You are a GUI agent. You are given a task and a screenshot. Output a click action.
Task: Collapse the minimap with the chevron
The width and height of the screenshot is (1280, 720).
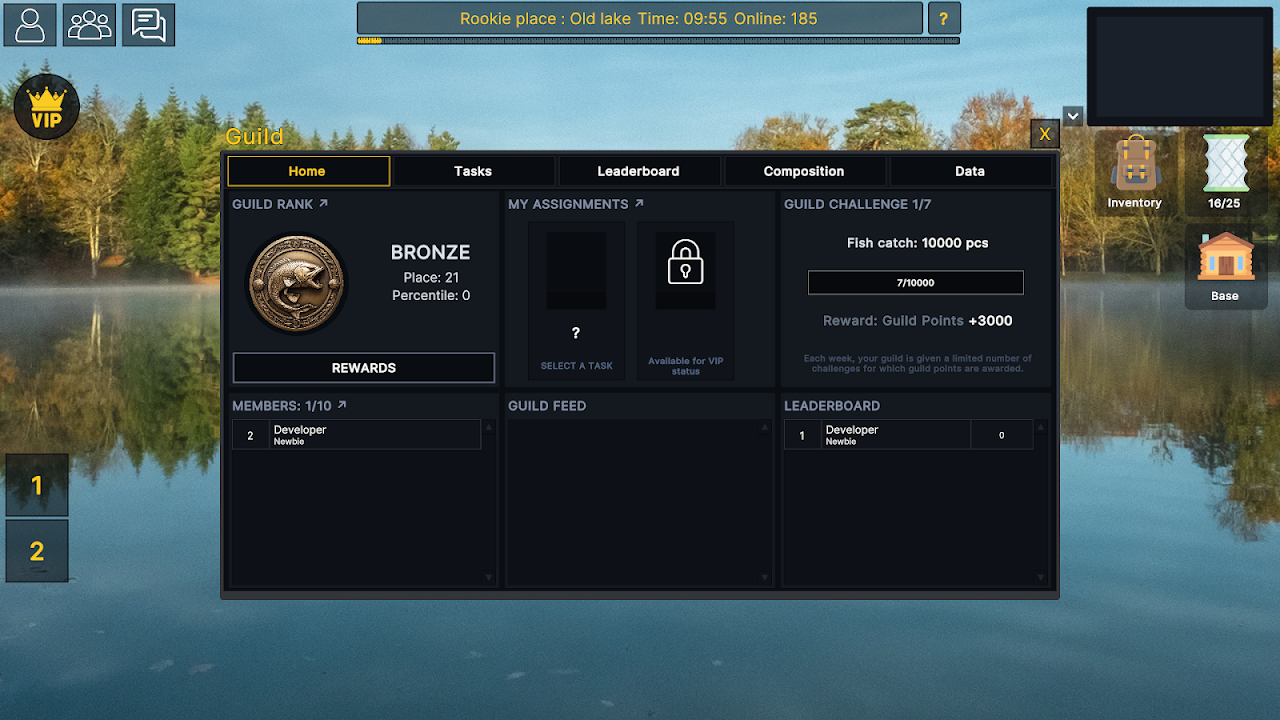[x=1072, y=116]
